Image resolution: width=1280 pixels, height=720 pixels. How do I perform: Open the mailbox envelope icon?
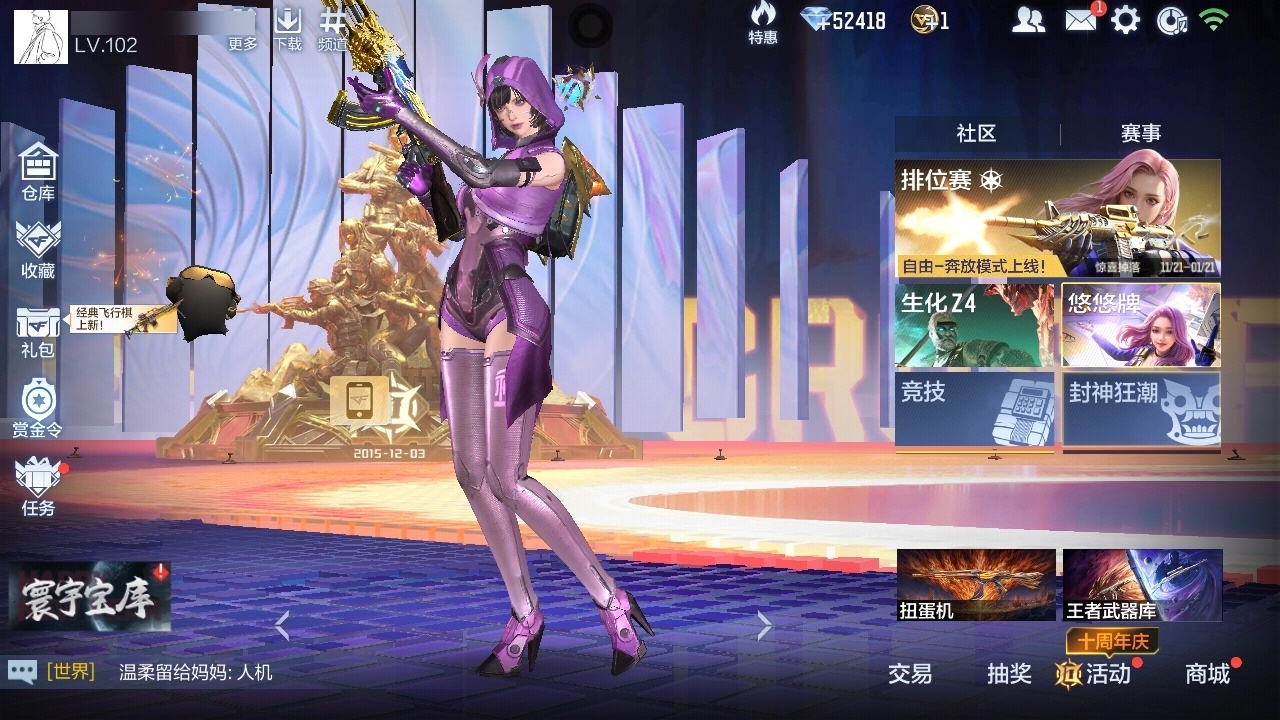click(x=1081, y=20)
